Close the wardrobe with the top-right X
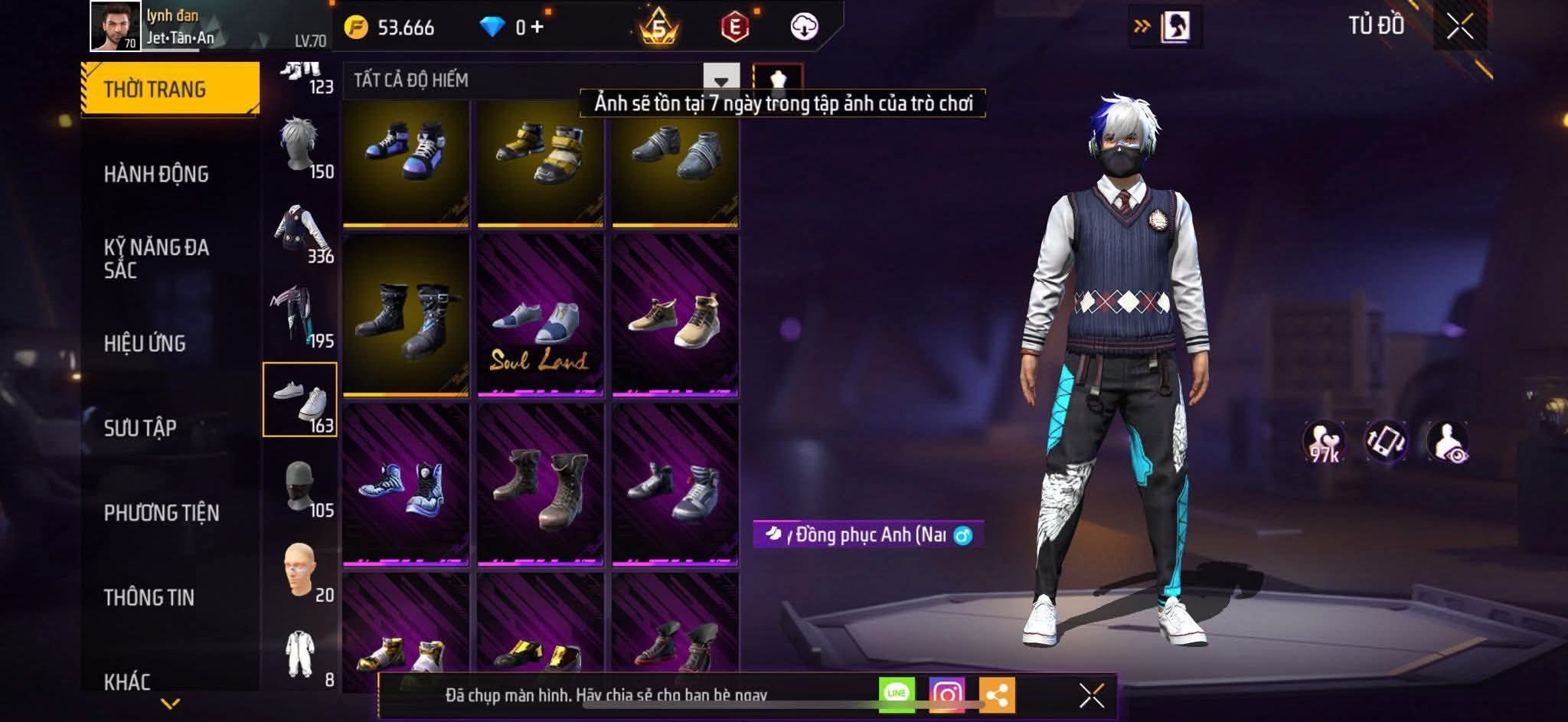1568x722 pixels. pos(1459,27)
